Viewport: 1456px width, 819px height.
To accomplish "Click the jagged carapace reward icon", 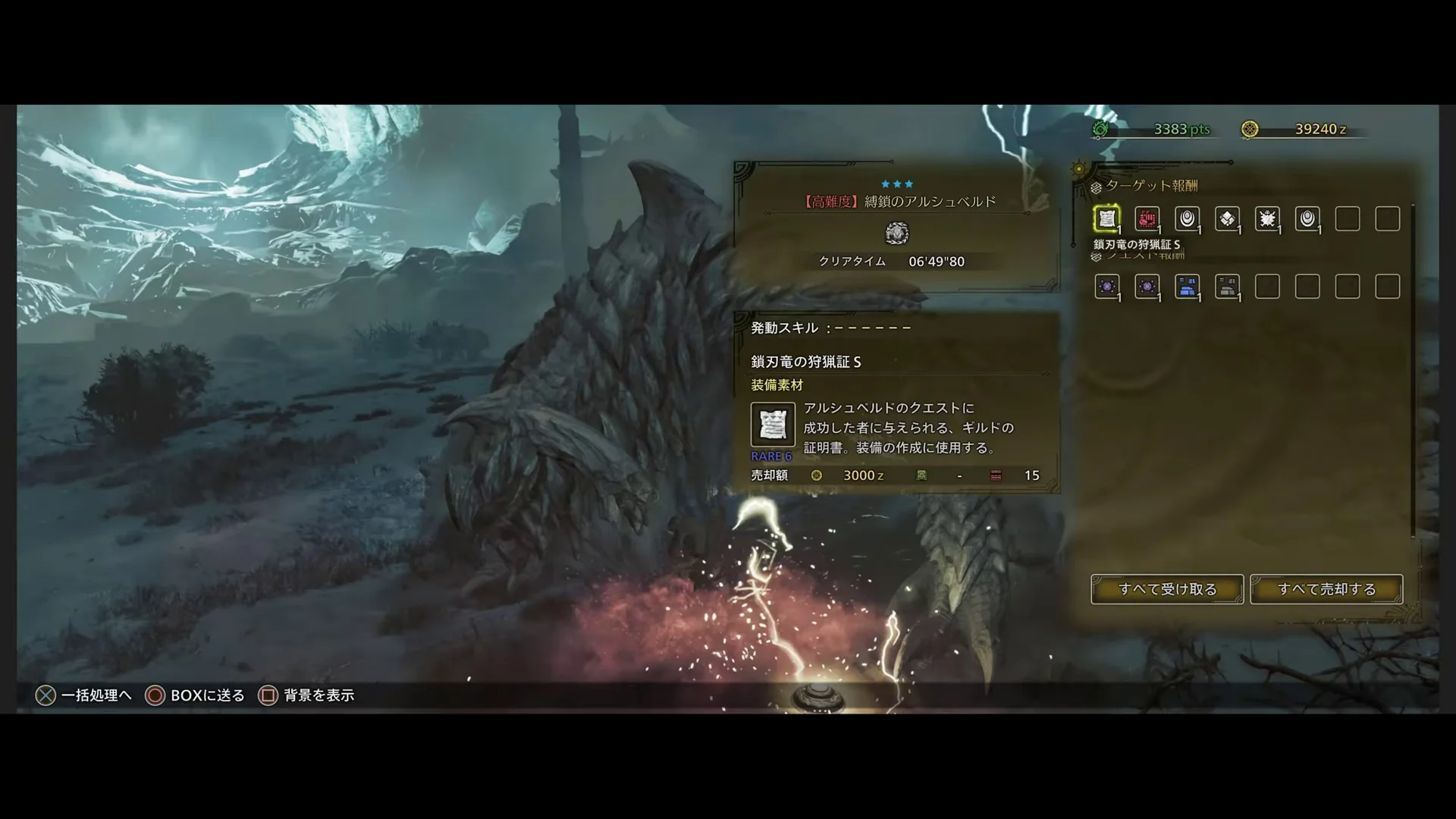I will click(x=1269, y=219).
